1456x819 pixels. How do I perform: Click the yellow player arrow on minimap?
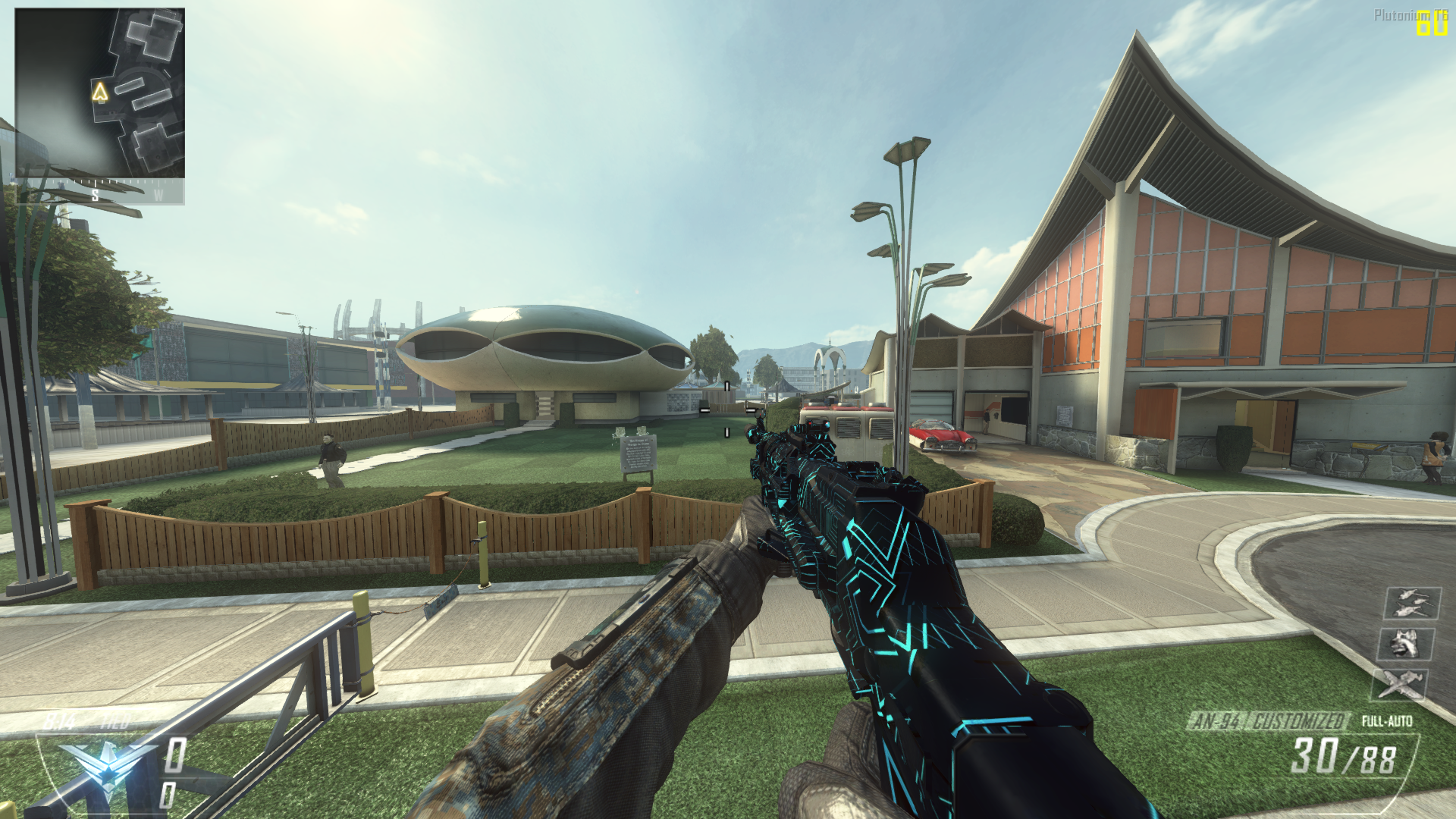[x=100, y=93]
